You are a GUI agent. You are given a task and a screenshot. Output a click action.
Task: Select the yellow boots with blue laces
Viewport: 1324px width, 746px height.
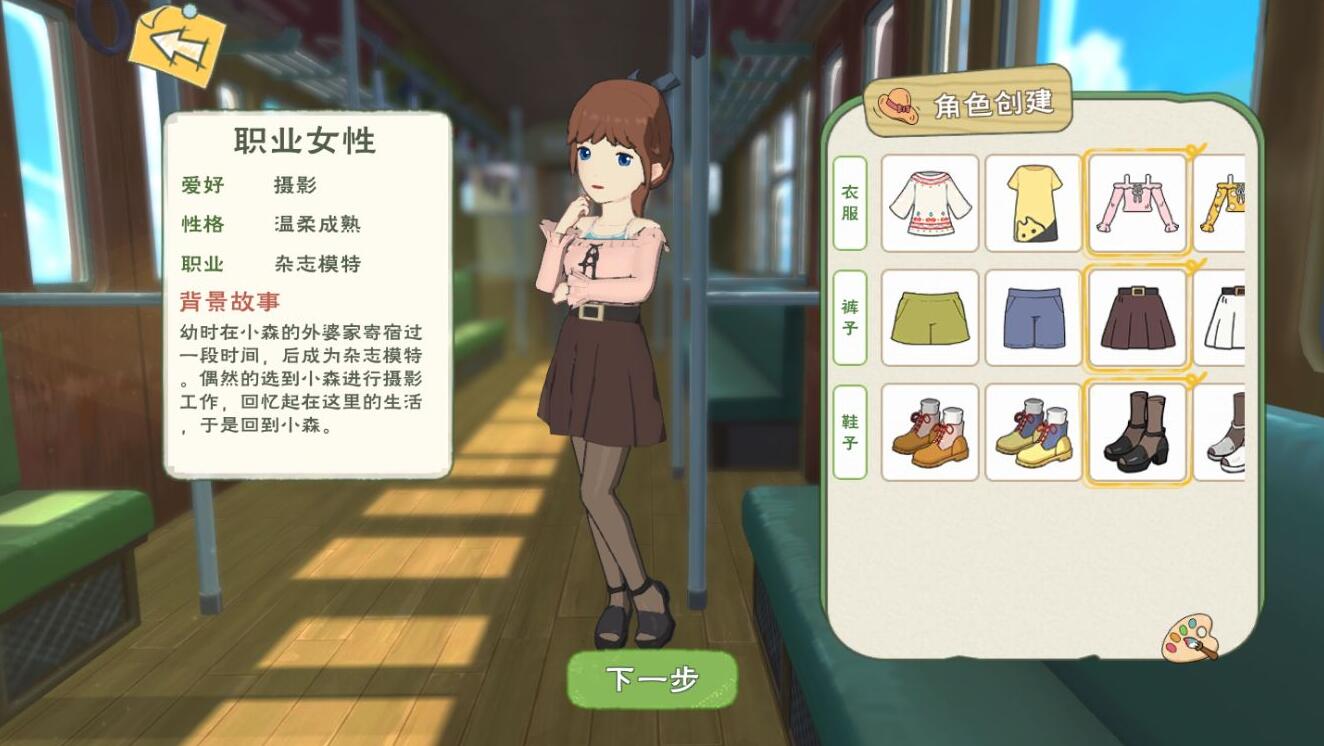tap(1033, 430)
